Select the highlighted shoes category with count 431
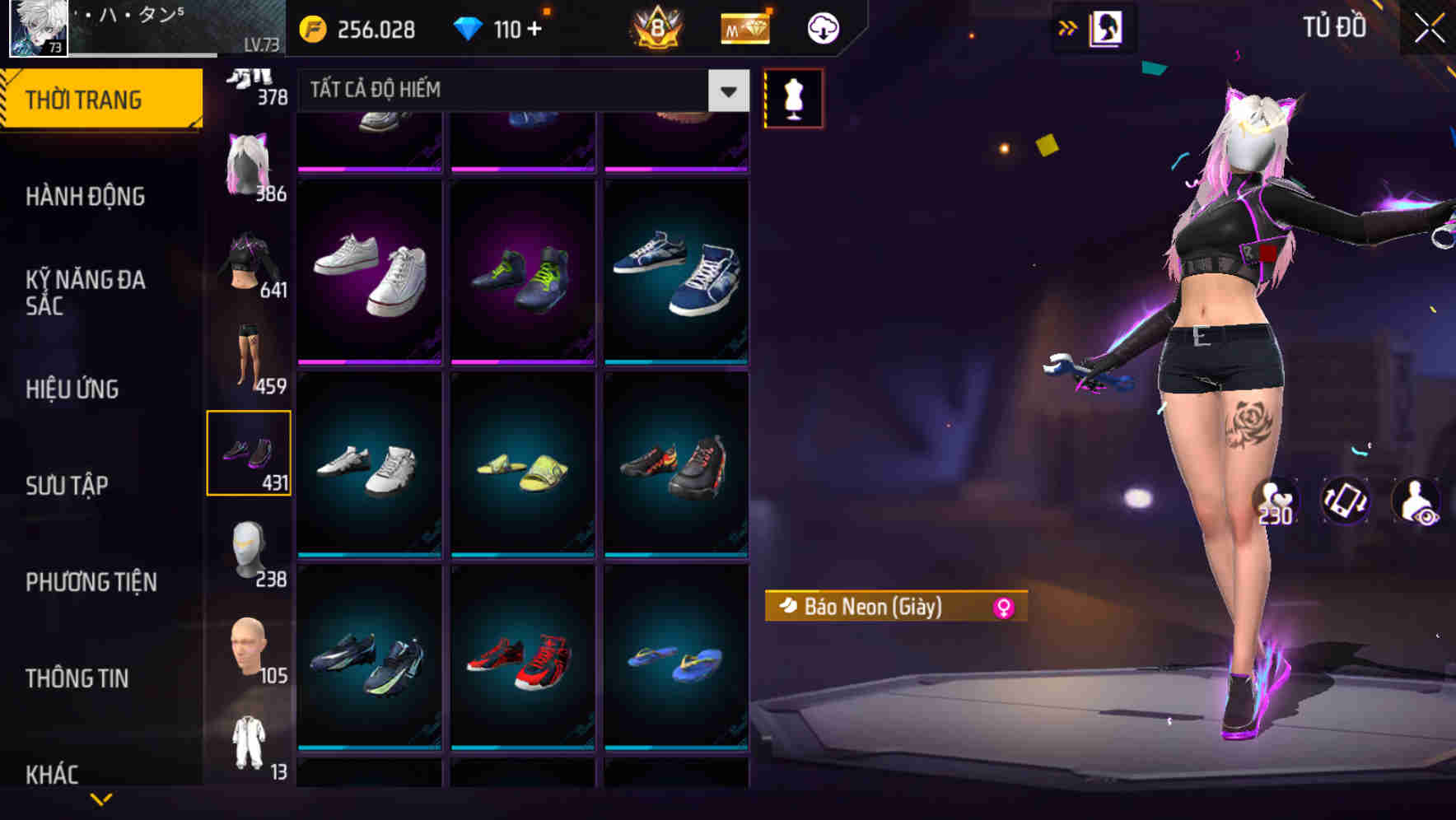This screenshot has width=1456, height=820. (249, 453)
